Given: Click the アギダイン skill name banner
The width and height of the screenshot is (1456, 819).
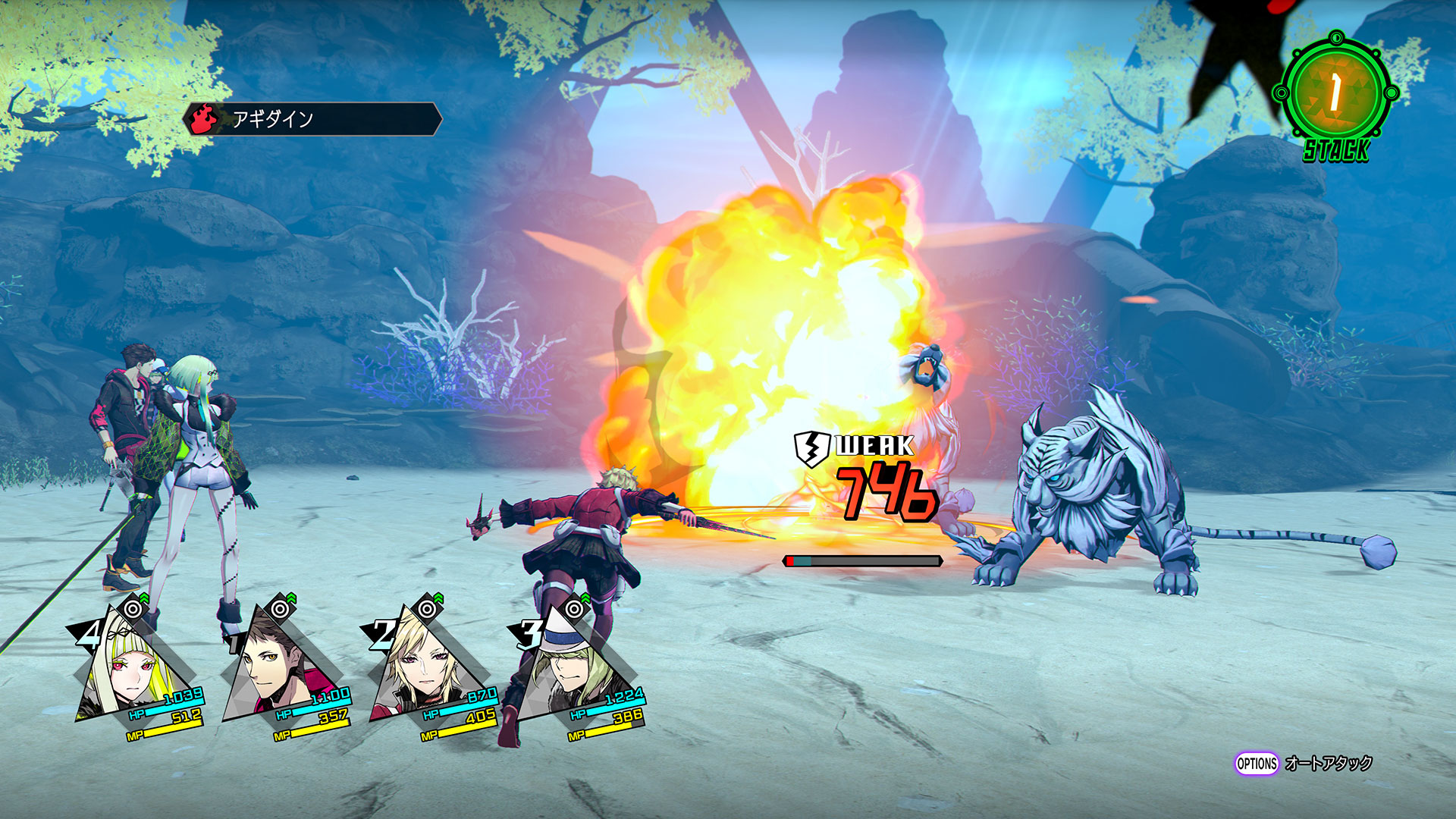Looking at the screenshot, I should (x=312, y=119).
